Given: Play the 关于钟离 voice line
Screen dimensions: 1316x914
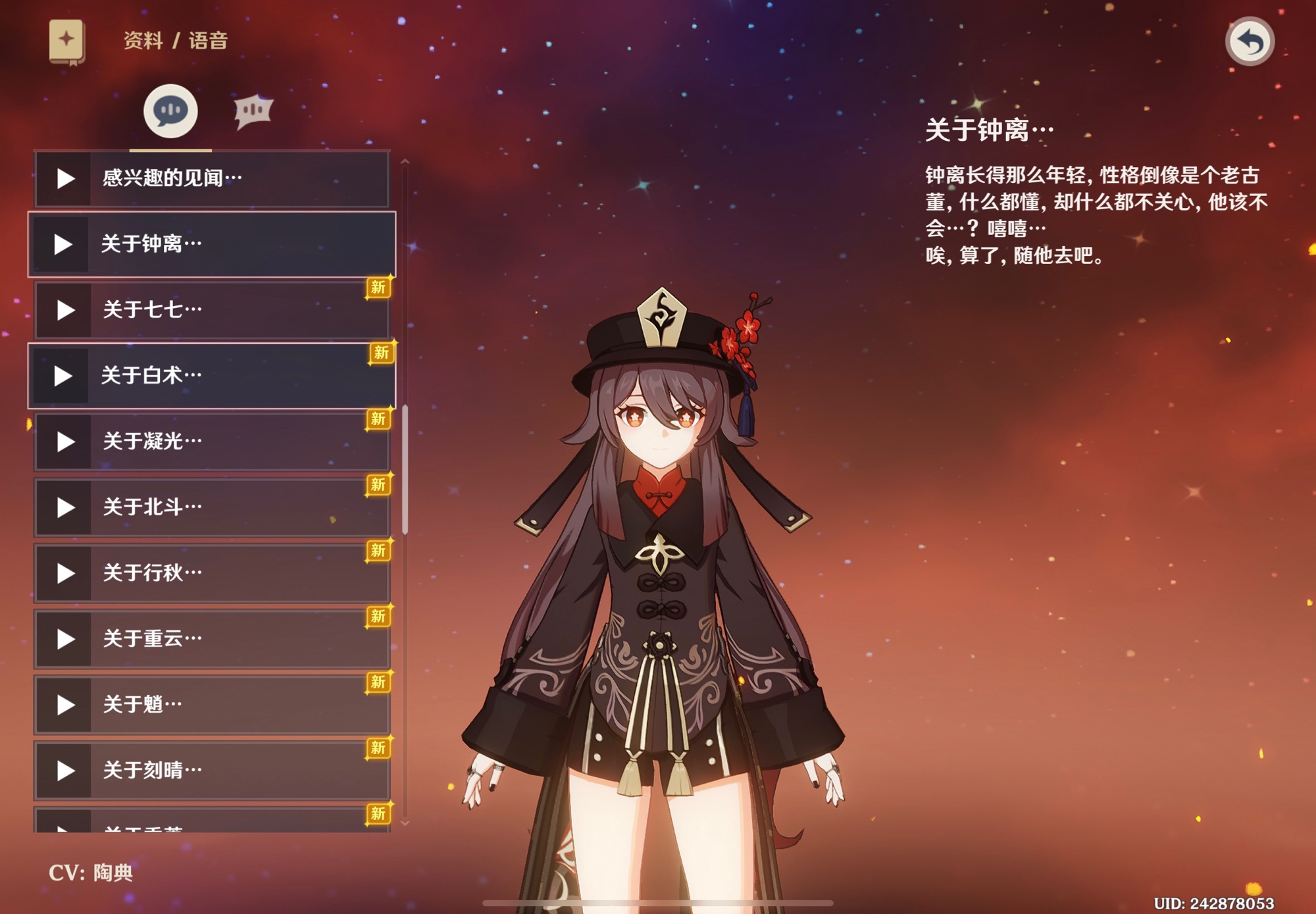Looking at the screenshot, I should click(63, 244).
